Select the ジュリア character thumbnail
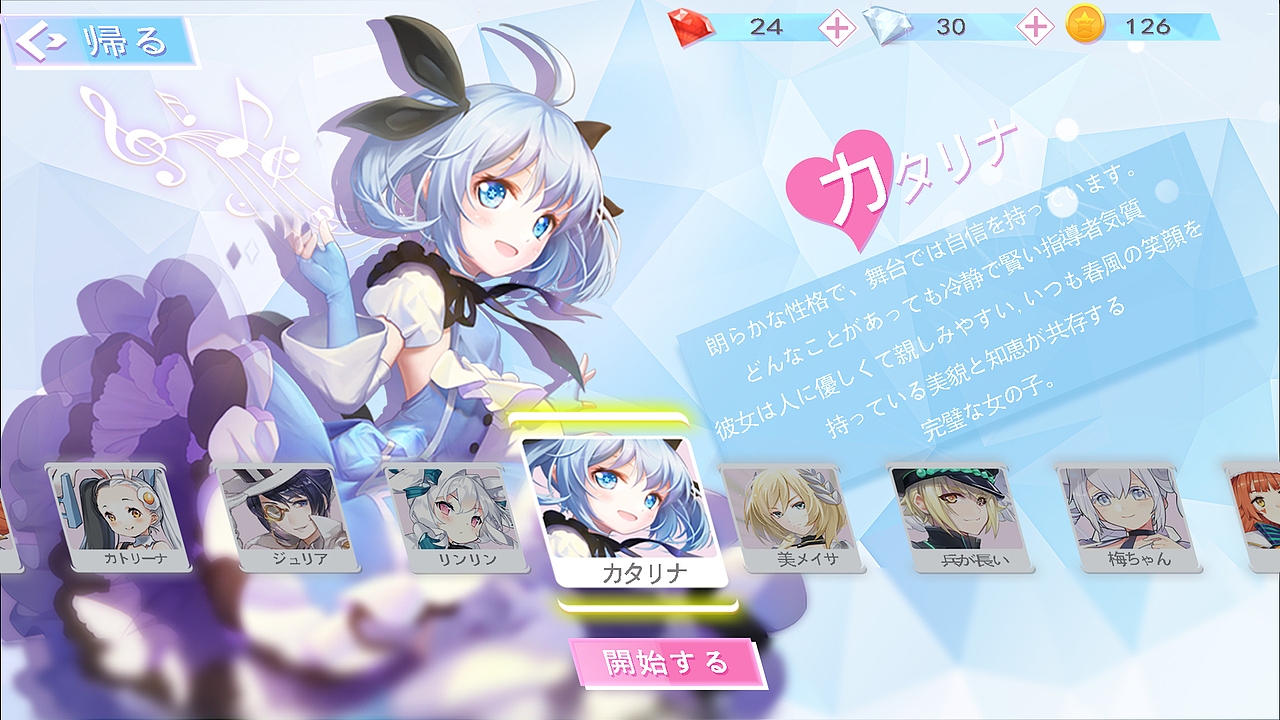Image resolution: width=1280 pixels, height=720 pixels. 290,515
